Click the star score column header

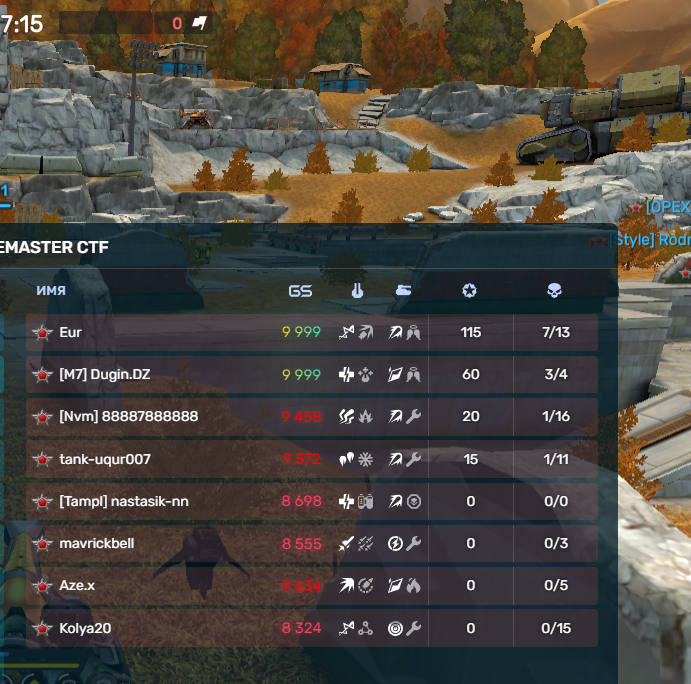coord(469,291)
